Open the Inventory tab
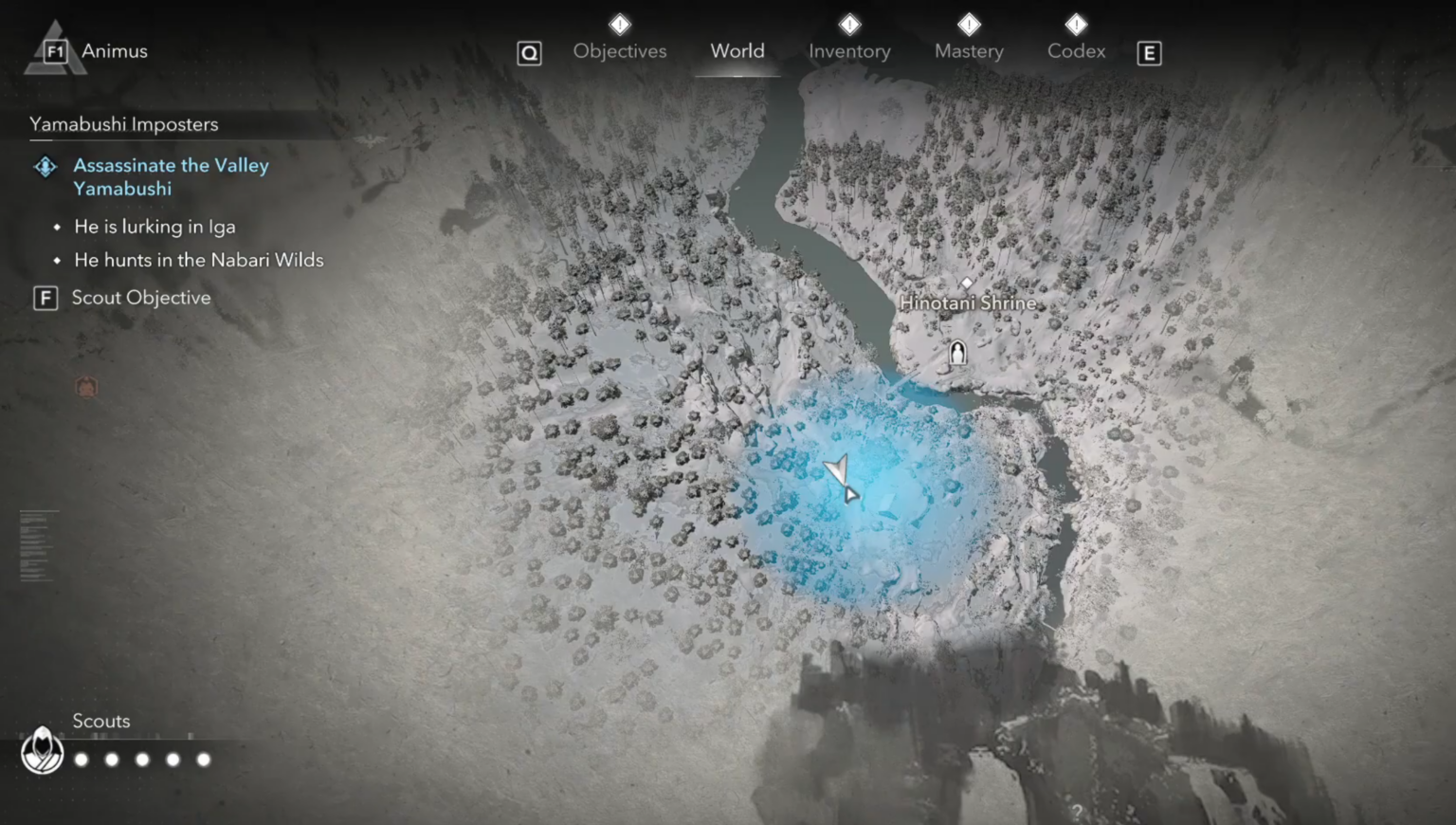The image size is (1456, 825). (x=849, y=51)
